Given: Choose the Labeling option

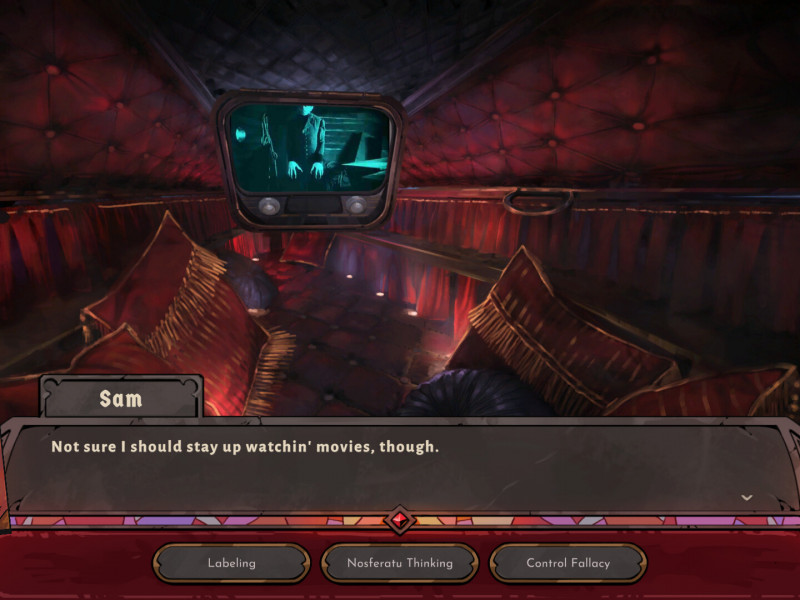Looking at the screenshot, I should [x=231, y=563].
